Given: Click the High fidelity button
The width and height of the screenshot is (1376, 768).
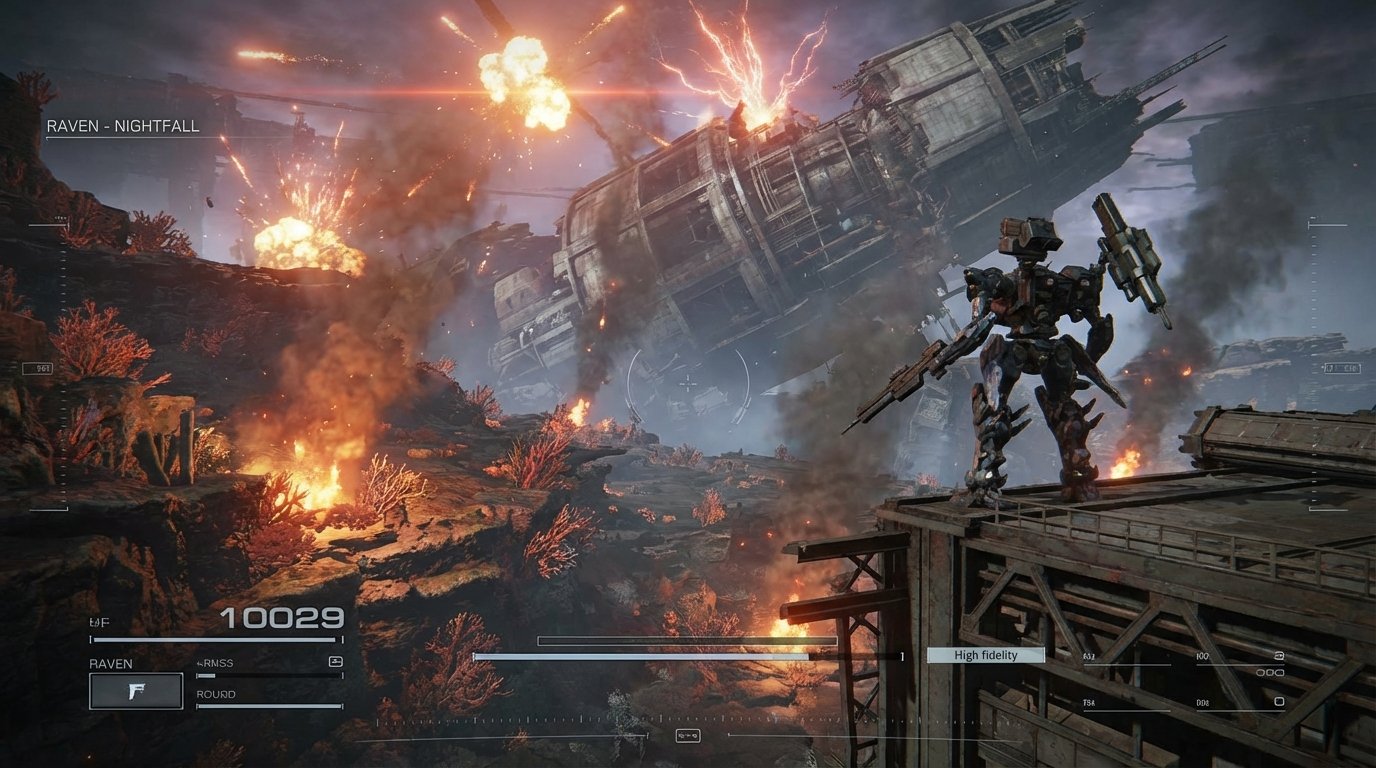Looking at the screenshot, I should click(985, 655).
